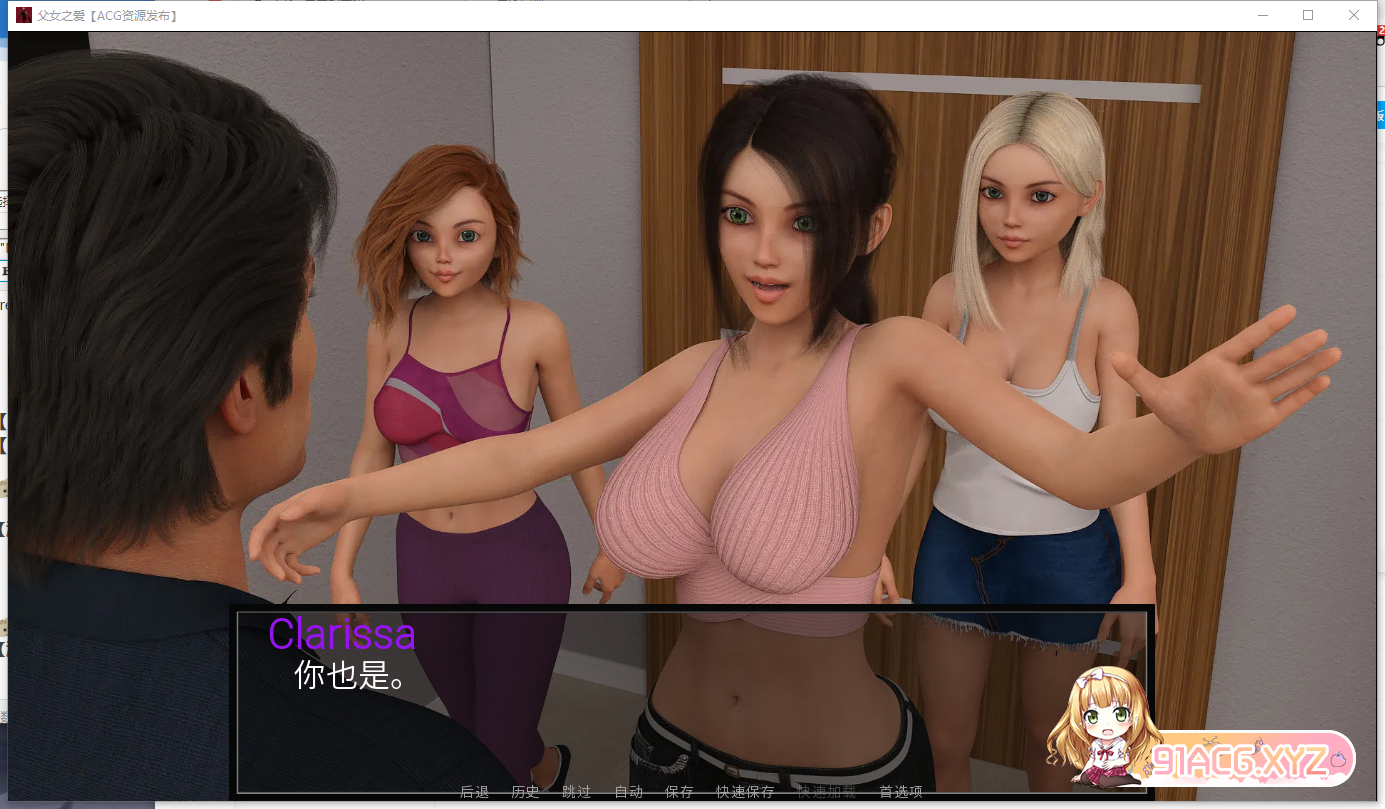Screen dimensions: 1385x809
Task: Open the 历史 dialogue history screen
Action: [524, 791]
